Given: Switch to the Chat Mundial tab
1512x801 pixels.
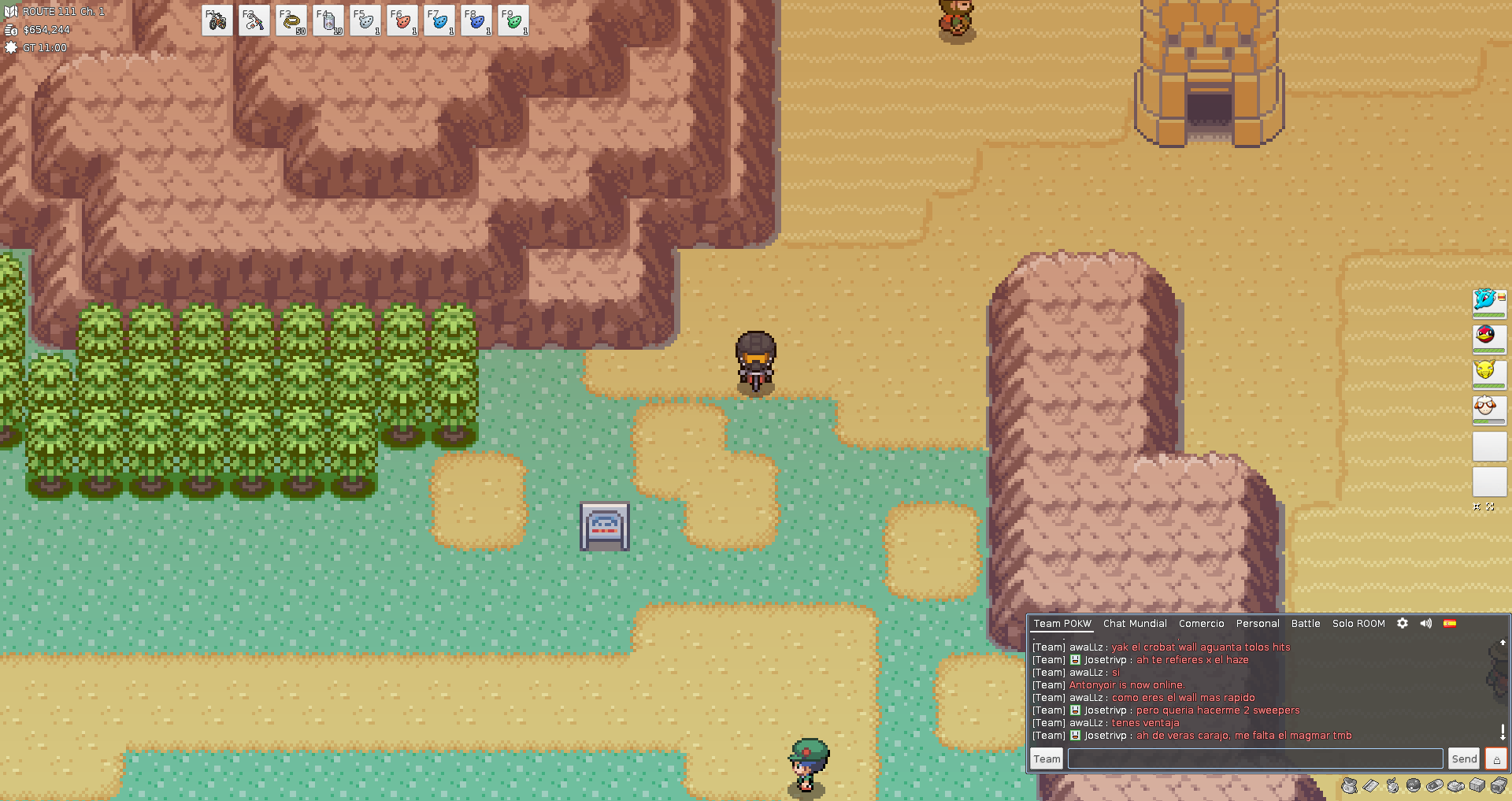Looking at the screenshot, I should (x=1135, y=624).
